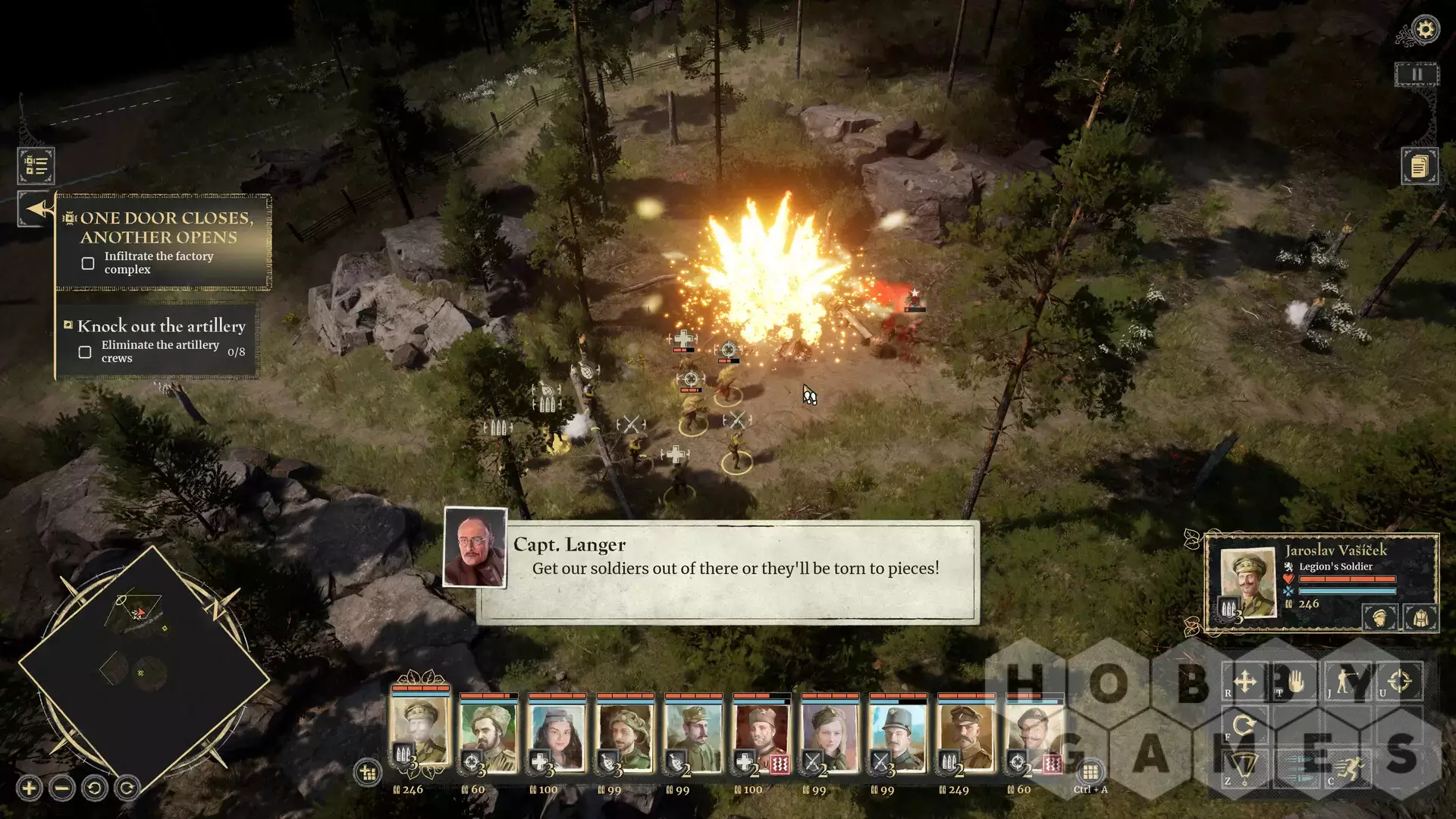Screen dimensions: 1456x819
Task: Click the minimap
Action: 144,667
